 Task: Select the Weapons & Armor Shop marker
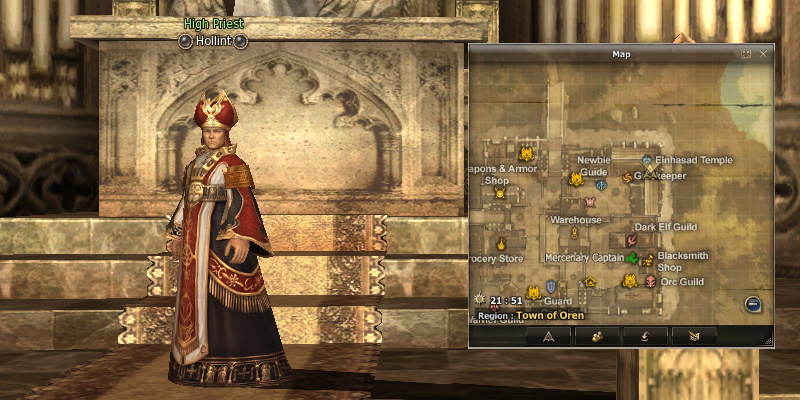(501, 193)
